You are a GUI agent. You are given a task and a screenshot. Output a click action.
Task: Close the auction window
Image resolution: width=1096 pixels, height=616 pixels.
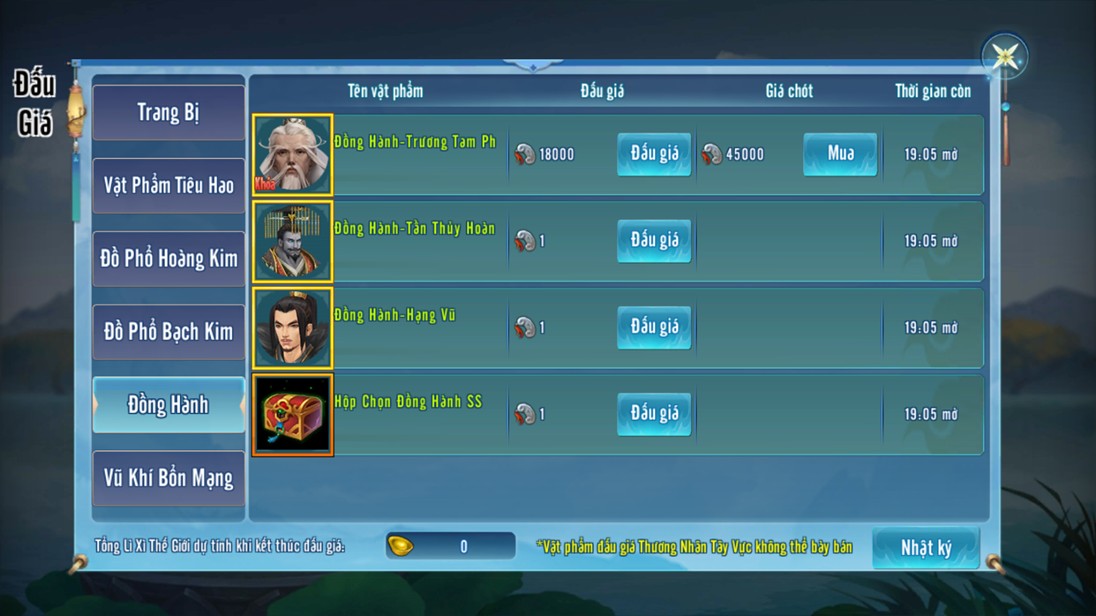[1004, 56]
